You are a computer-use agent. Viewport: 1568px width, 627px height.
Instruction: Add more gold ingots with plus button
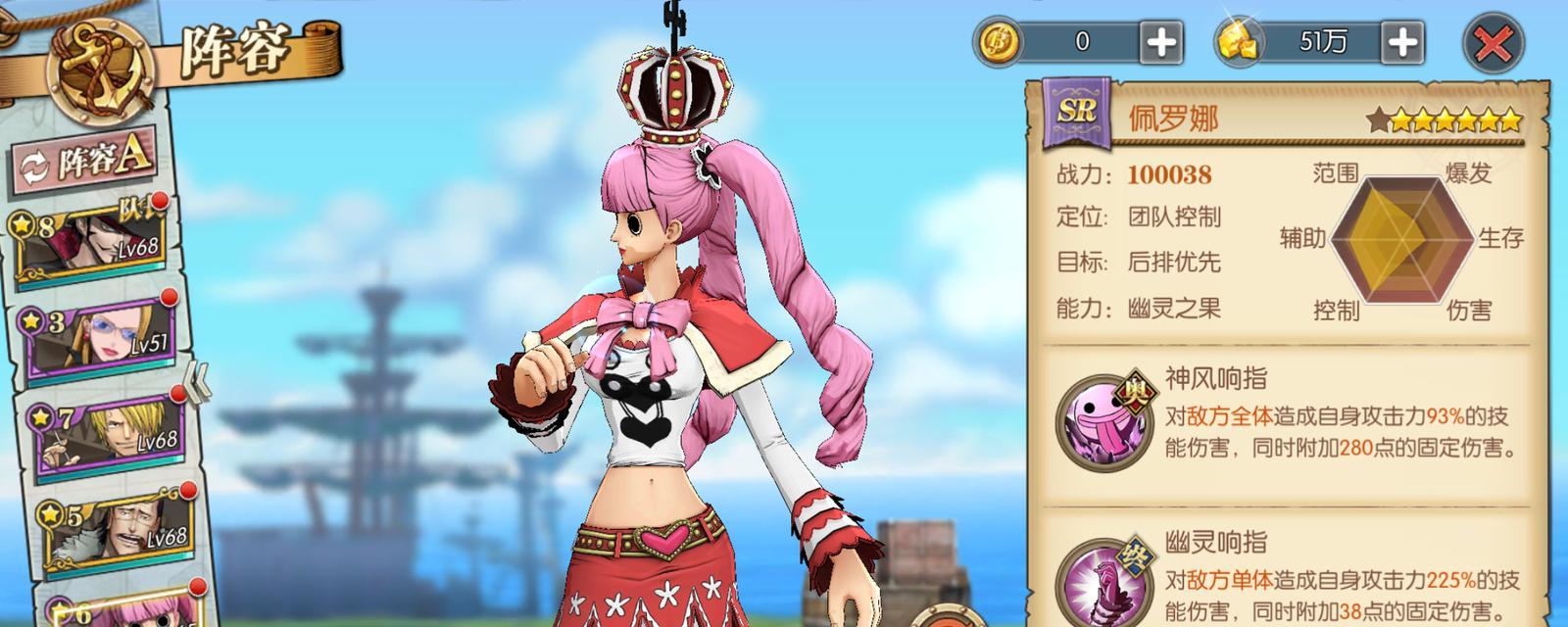point(1401,42)
